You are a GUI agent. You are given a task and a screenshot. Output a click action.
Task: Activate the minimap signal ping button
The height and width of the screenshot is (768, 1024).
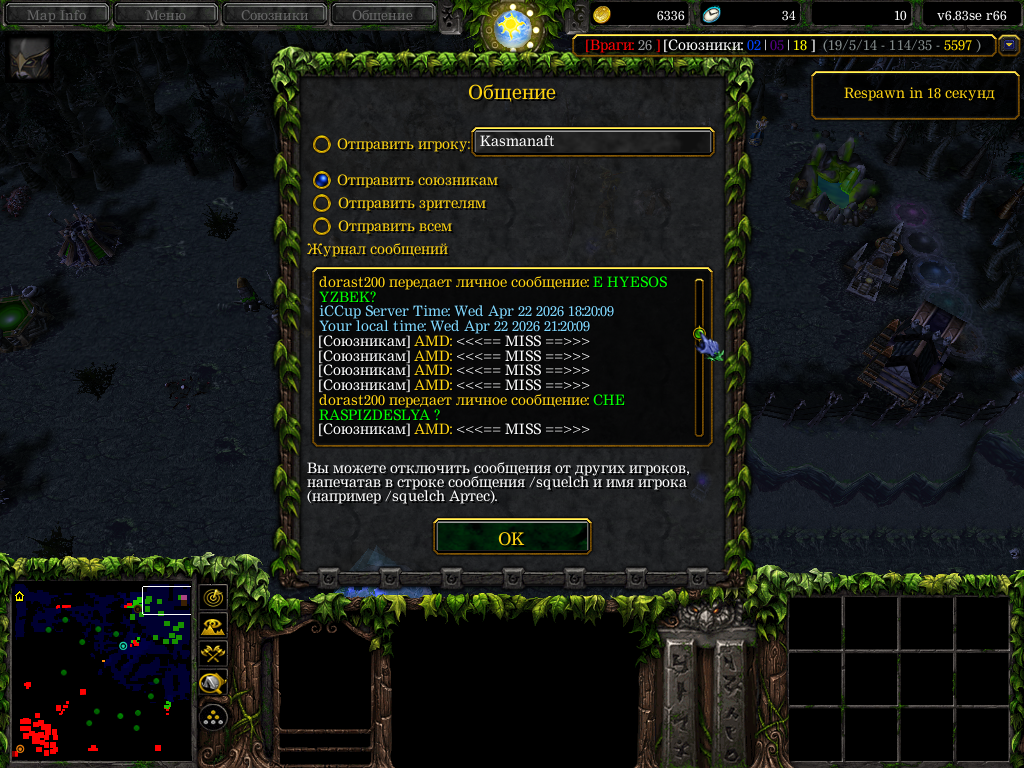[x=212, y=597]
